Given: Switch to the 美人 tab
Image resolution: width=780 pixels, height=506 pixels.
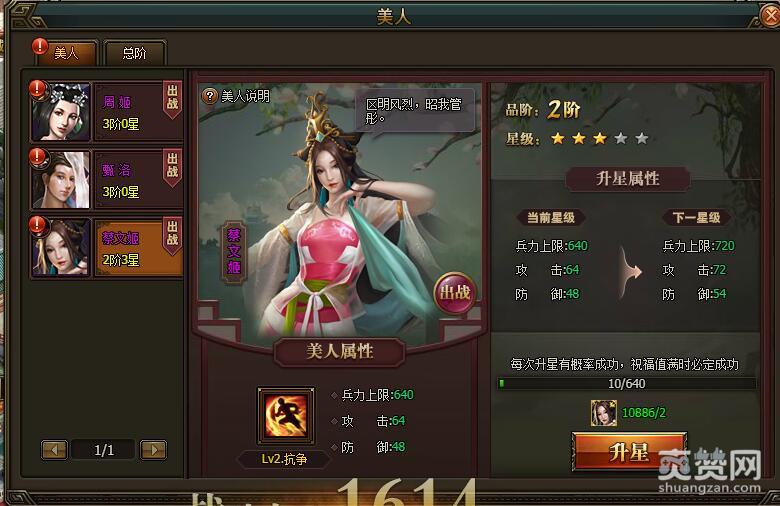Looking at the screenshot, I should 66,53.
